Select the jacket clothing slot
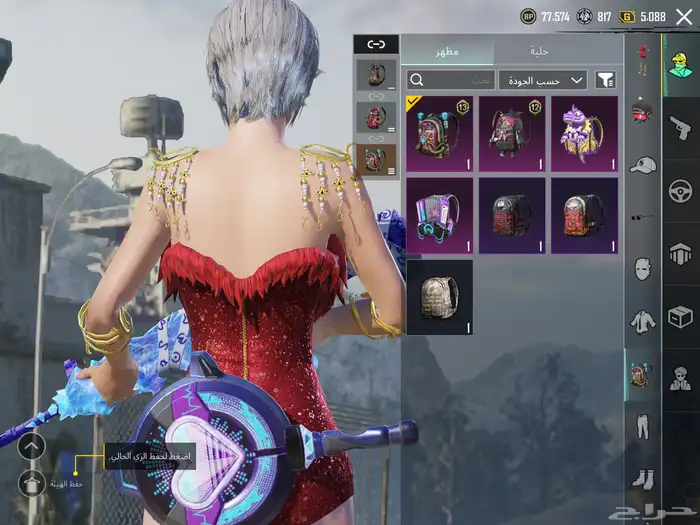The width and height of the screenshot is (700, 525). [x=642, y=322]
